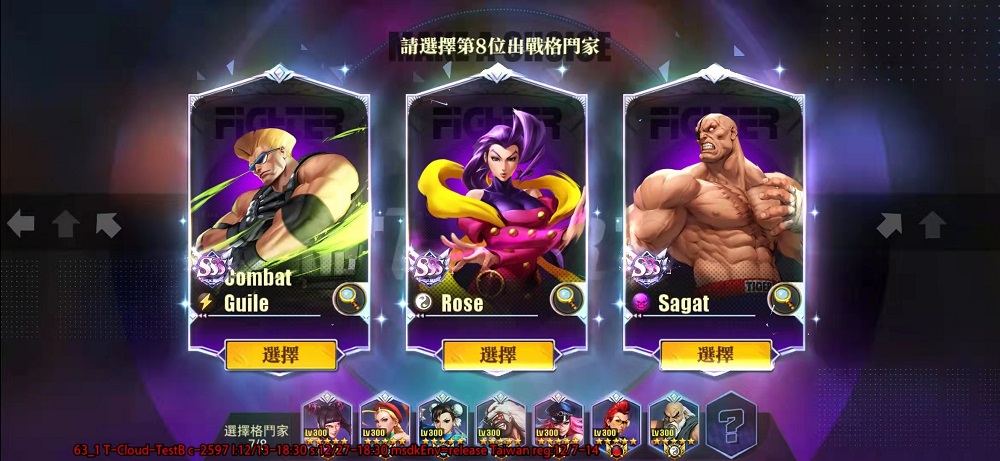
Task: Select the bald white-bearded elder portrait
Action: point(674,419)
